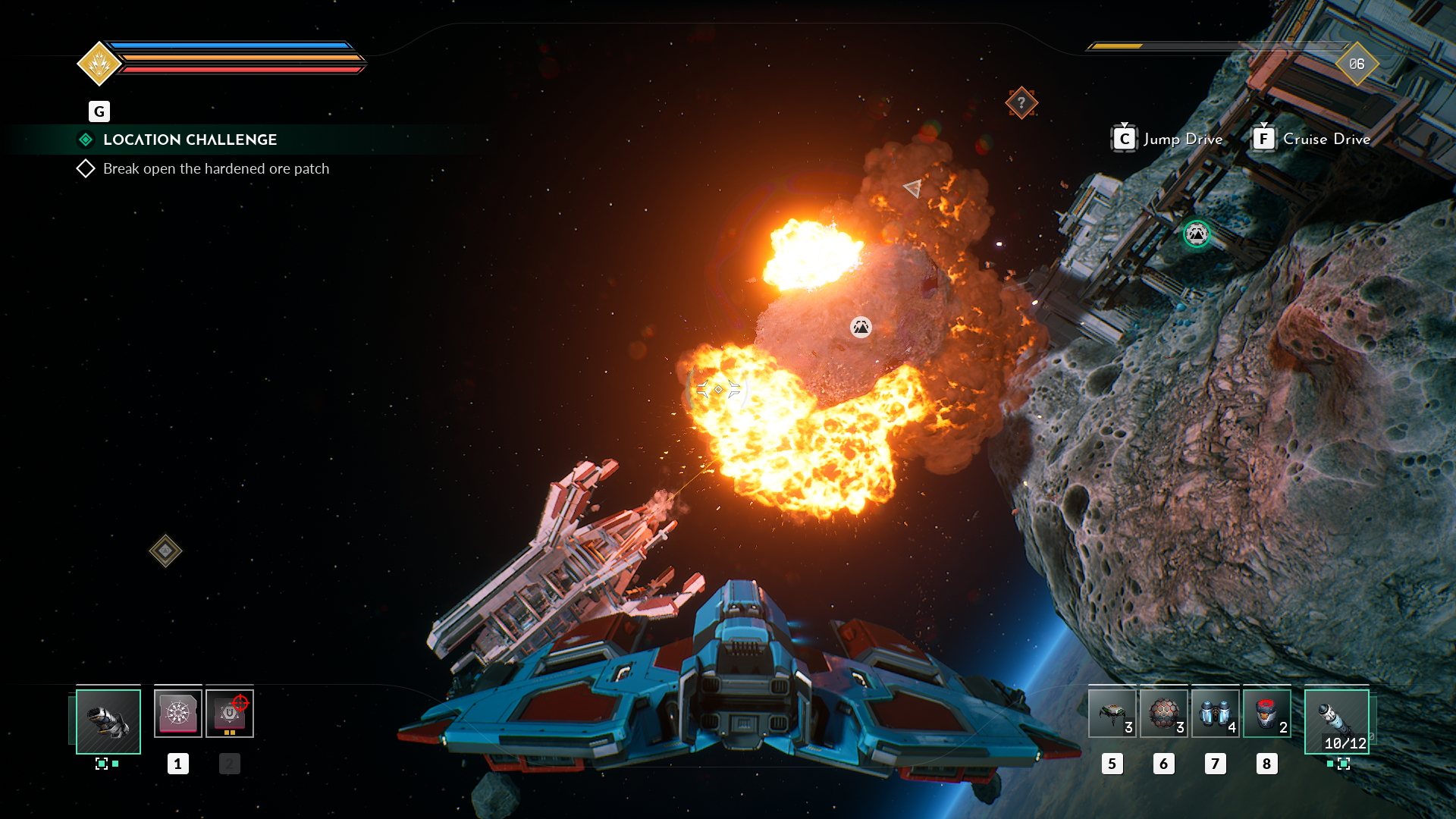Switch to the Location Challenge objective tab
The height and width of the screenshot is (819, 1456).
[85, 140]
